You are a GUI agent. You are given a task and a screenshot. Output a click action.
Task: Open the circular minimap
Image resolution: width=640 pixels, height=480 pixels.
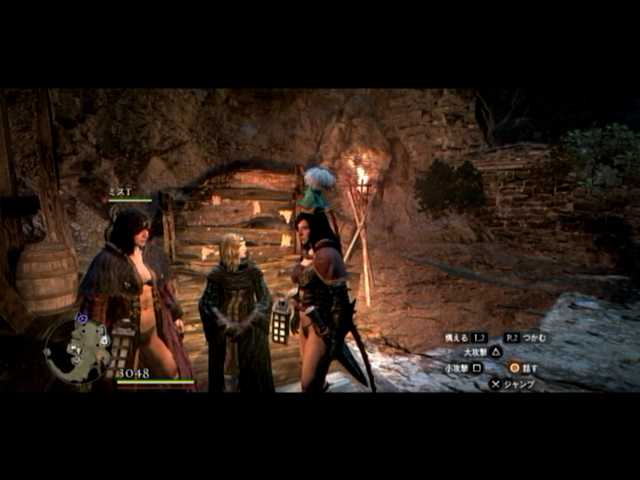click(77, 350)
